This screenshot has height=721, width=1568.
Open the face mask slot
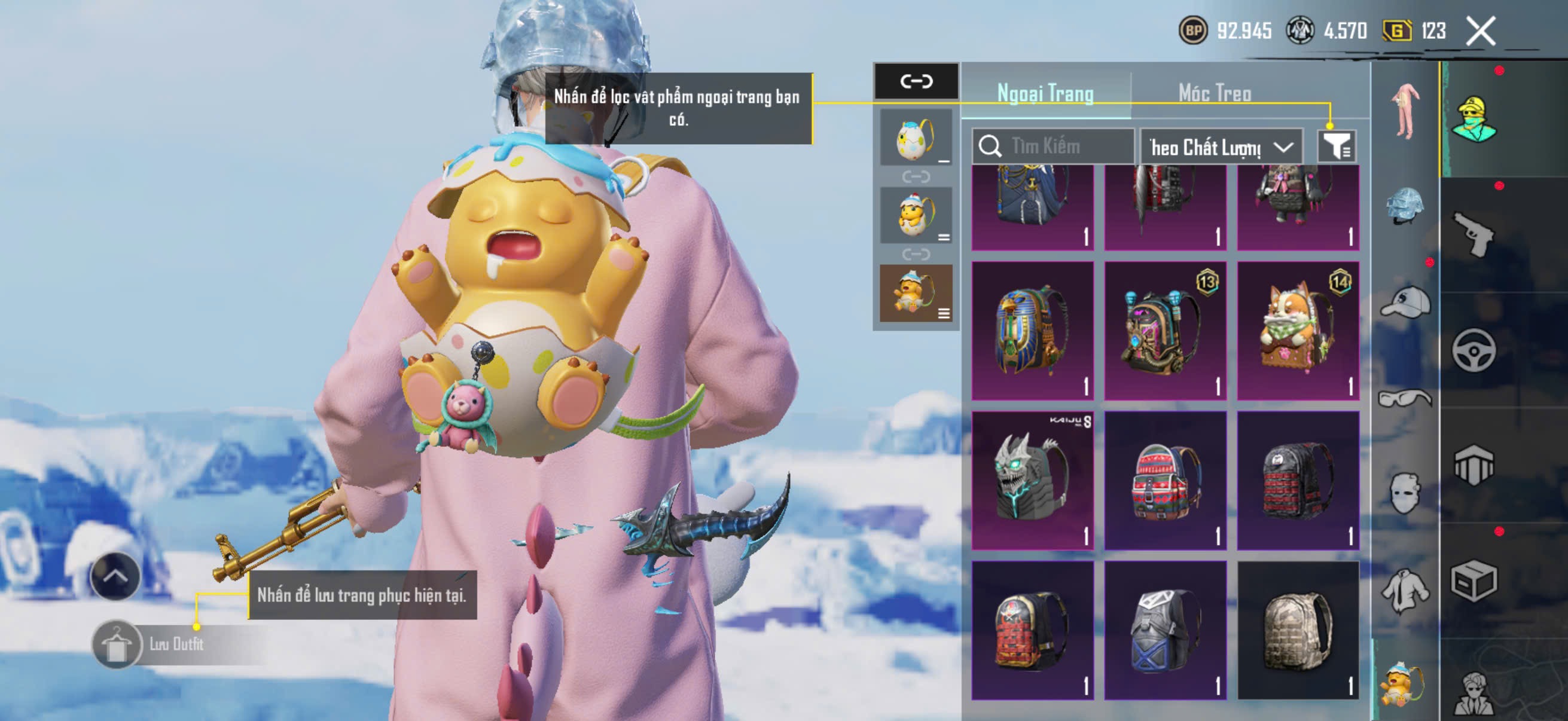point(1405,492)
